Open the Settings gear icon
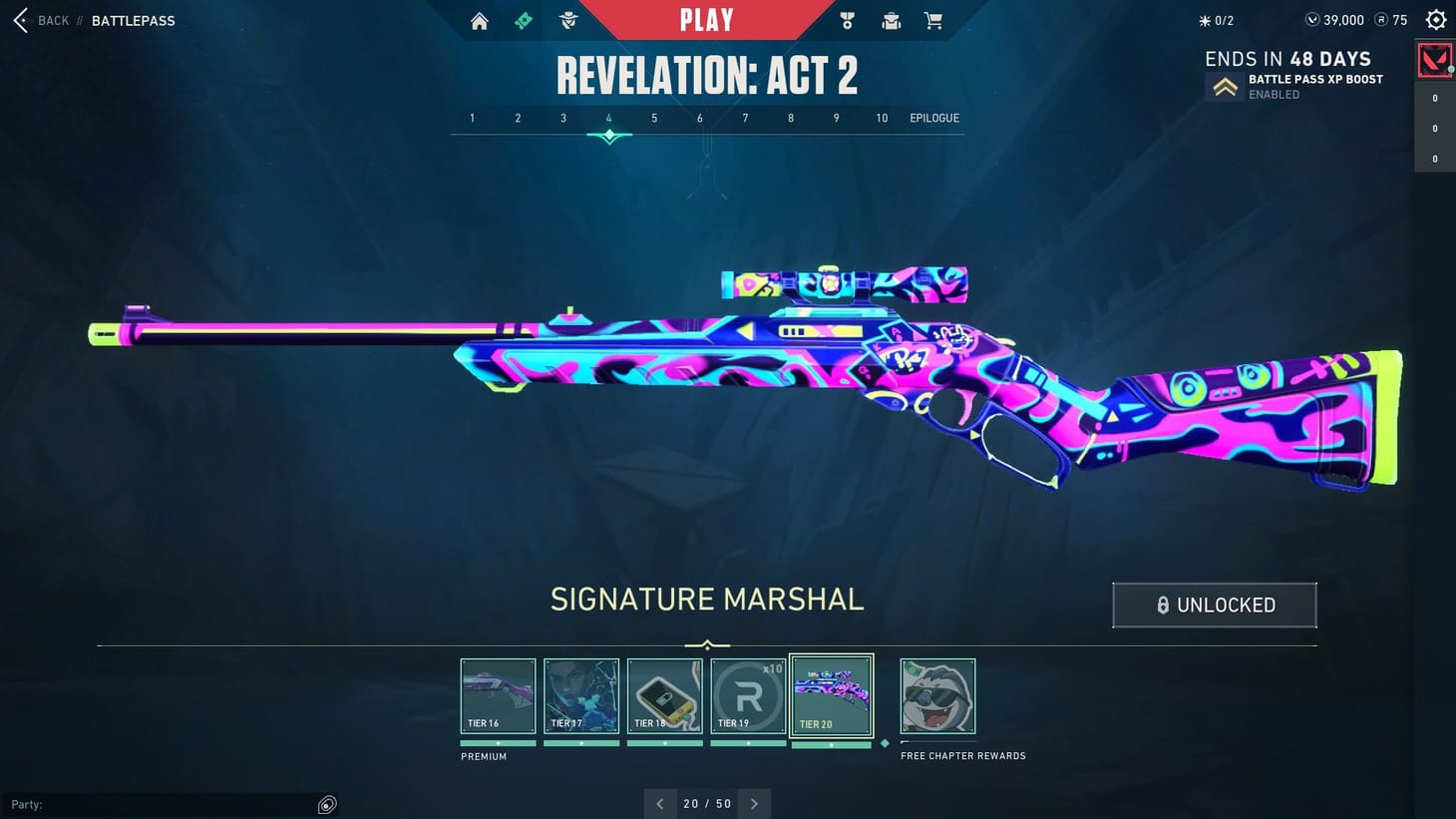 click(x=1435, y=19)
